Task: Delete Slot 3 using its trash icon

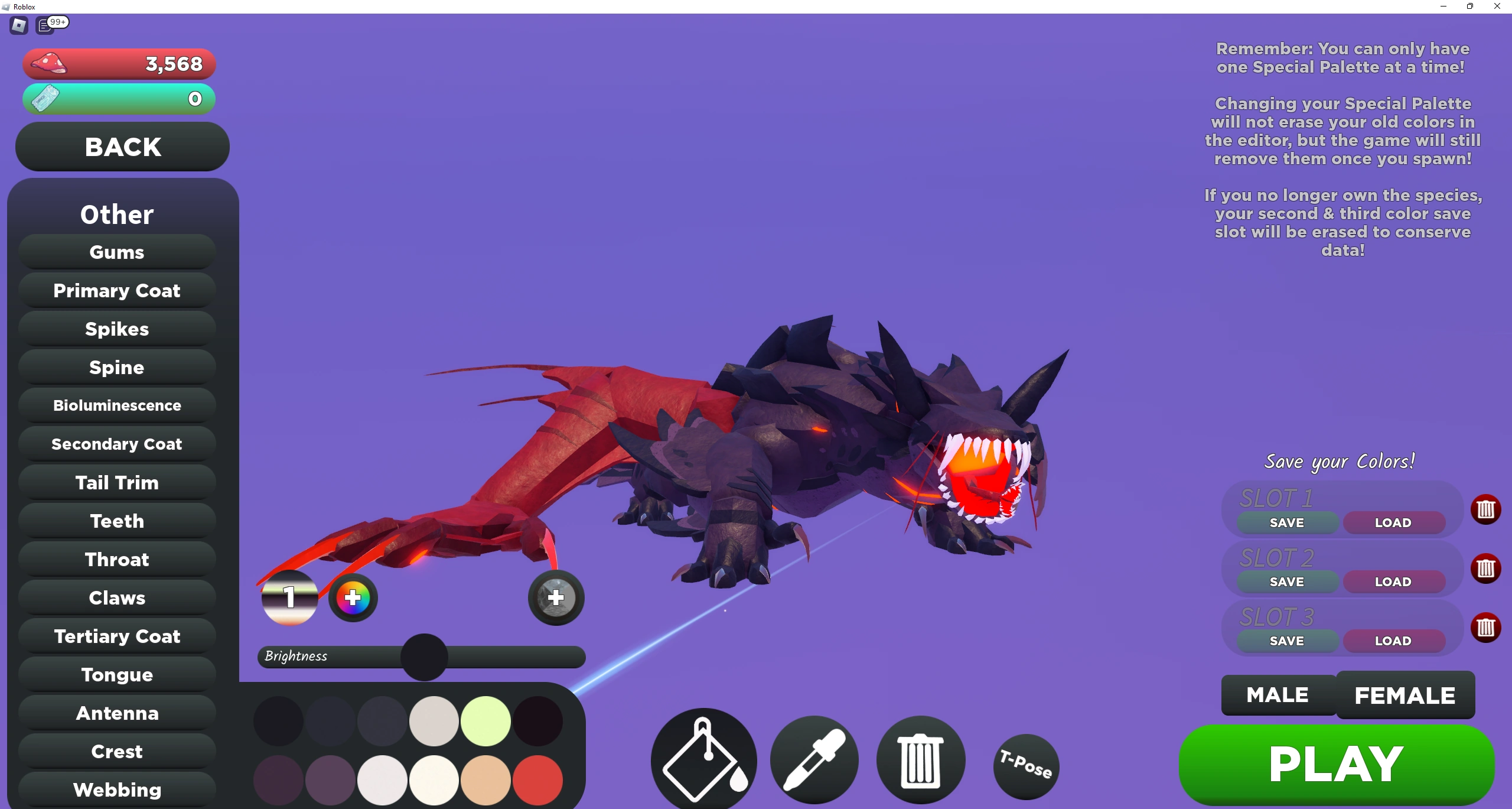Action: [1487, 628]
